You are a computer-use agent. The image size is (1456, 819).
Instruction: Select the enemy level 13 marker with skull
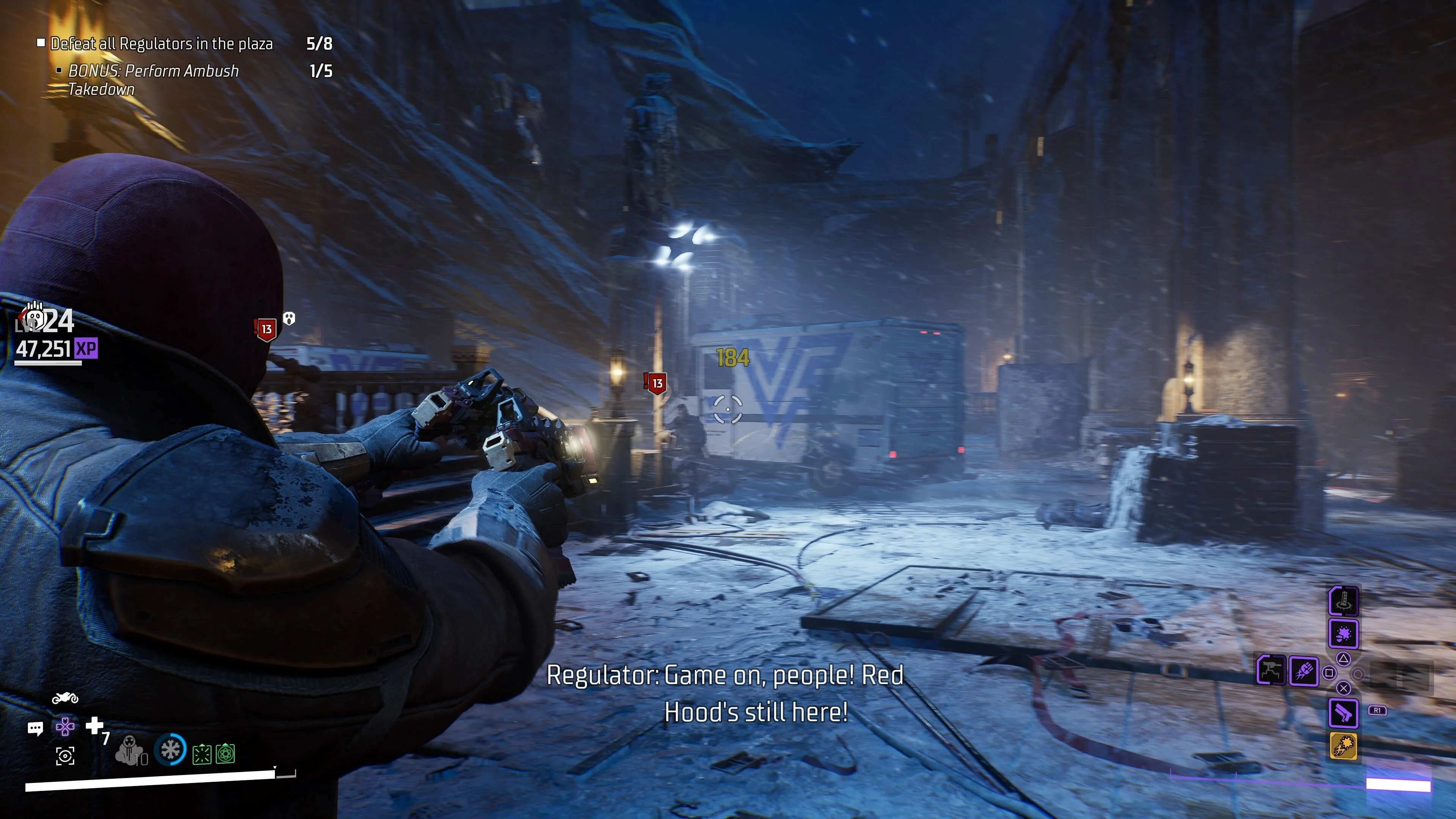[x=267, y=328]
